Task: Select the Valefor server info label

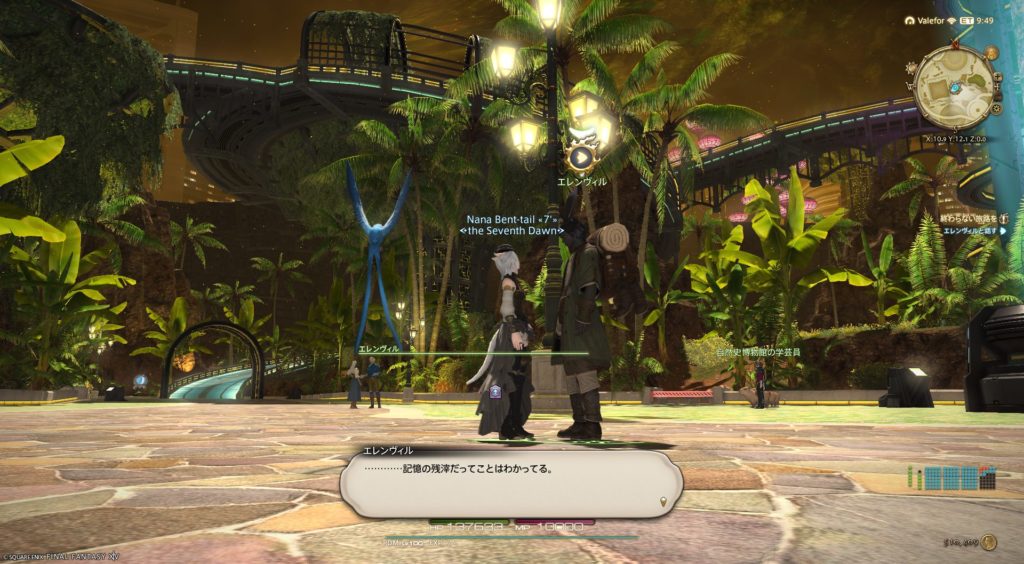Action: point(924,19)
